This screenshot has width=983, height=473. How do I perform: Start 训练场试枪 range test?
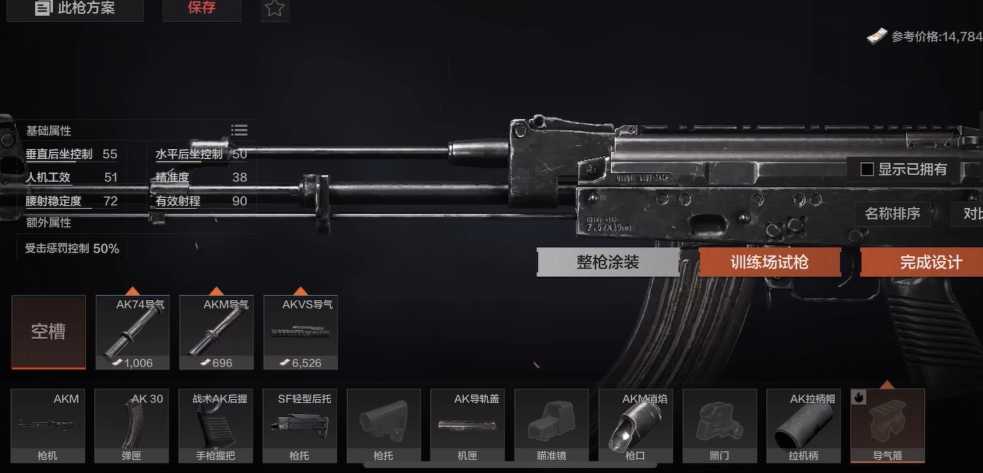[x=769, y=263]
